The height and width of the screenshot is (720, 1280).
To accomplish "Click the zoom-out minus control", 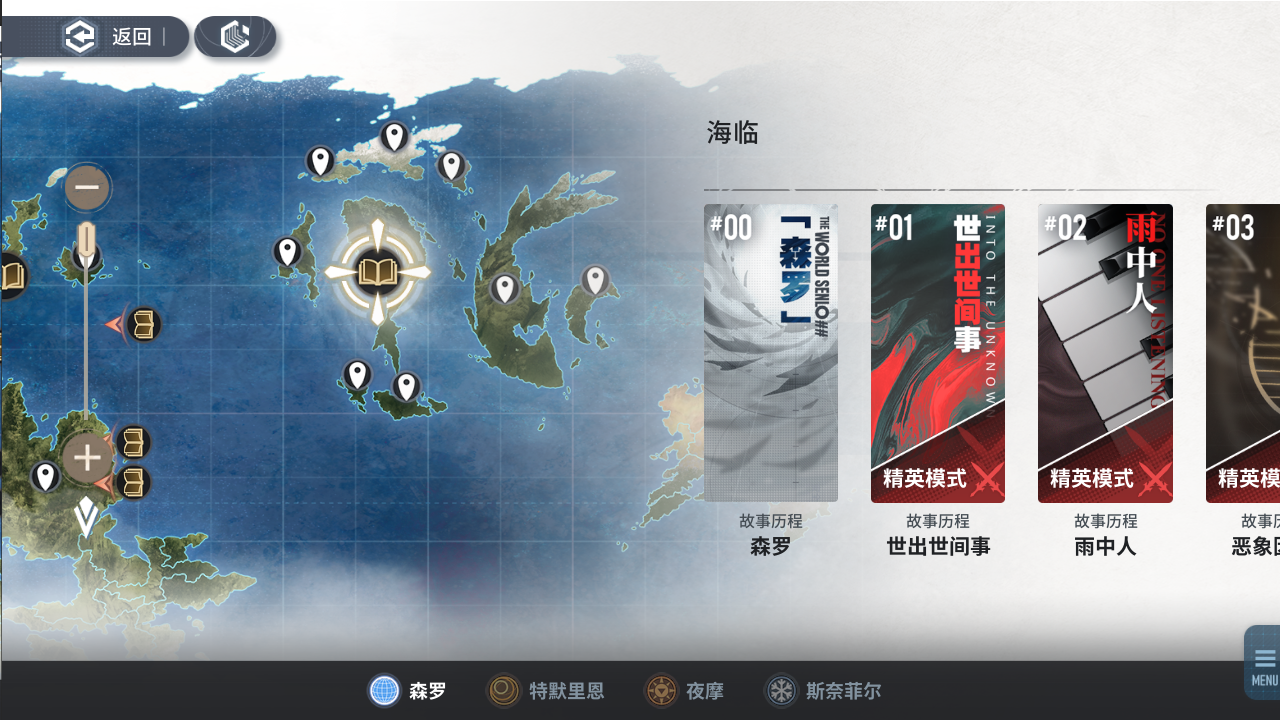I will (x=87, y=187).
